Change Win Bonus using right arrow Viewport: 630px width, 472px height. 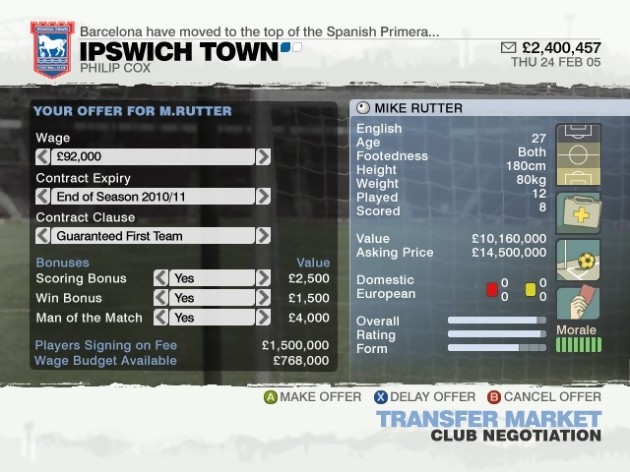[263, 298]
